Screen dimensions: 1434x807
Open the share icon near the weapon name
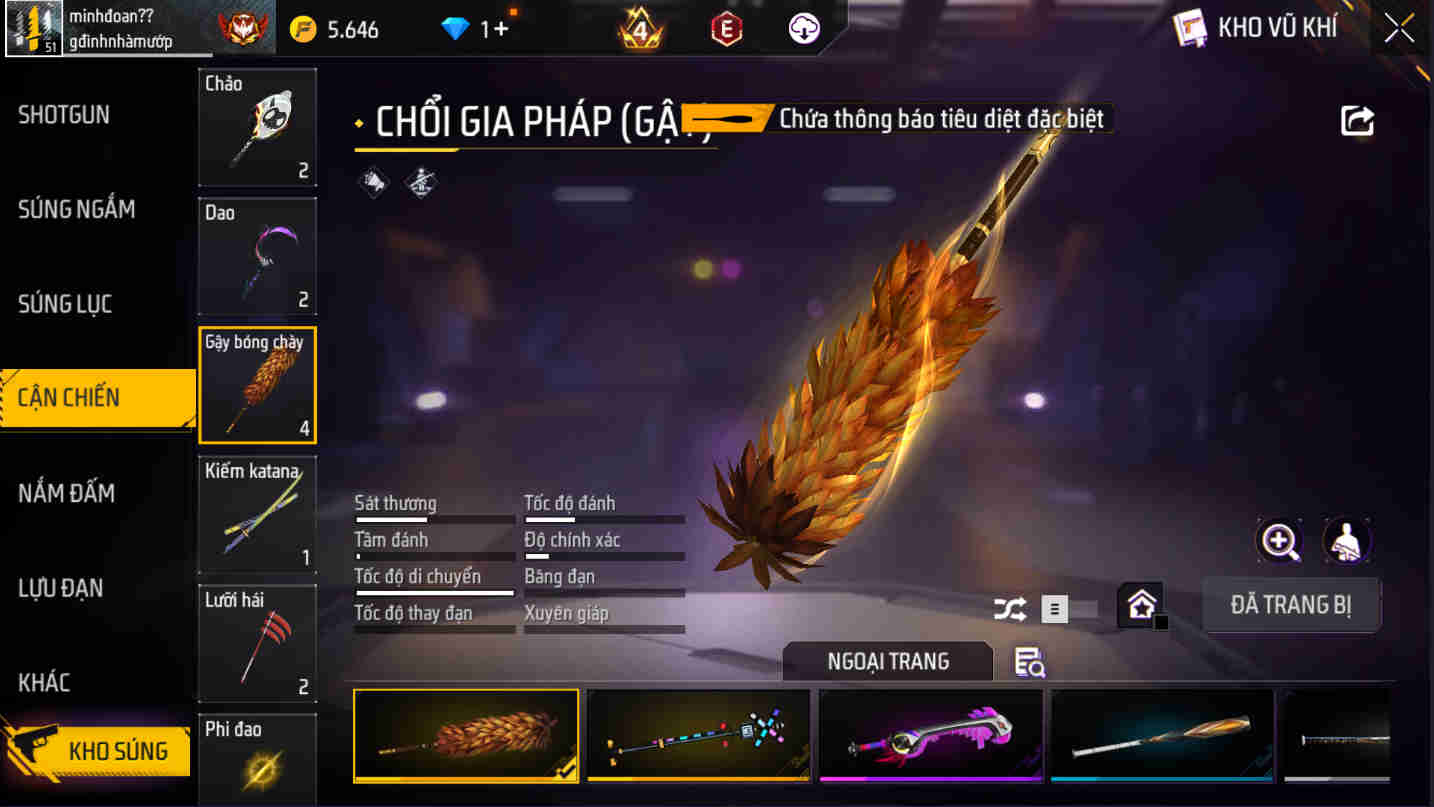(x=1357, y=118)
